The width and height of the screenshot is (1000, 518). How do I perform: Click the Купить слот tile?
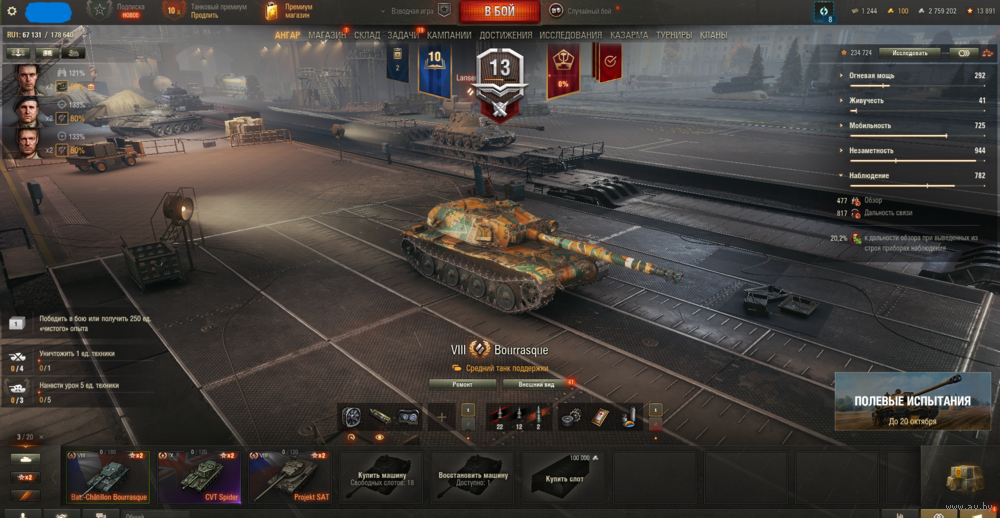(563, 476)
